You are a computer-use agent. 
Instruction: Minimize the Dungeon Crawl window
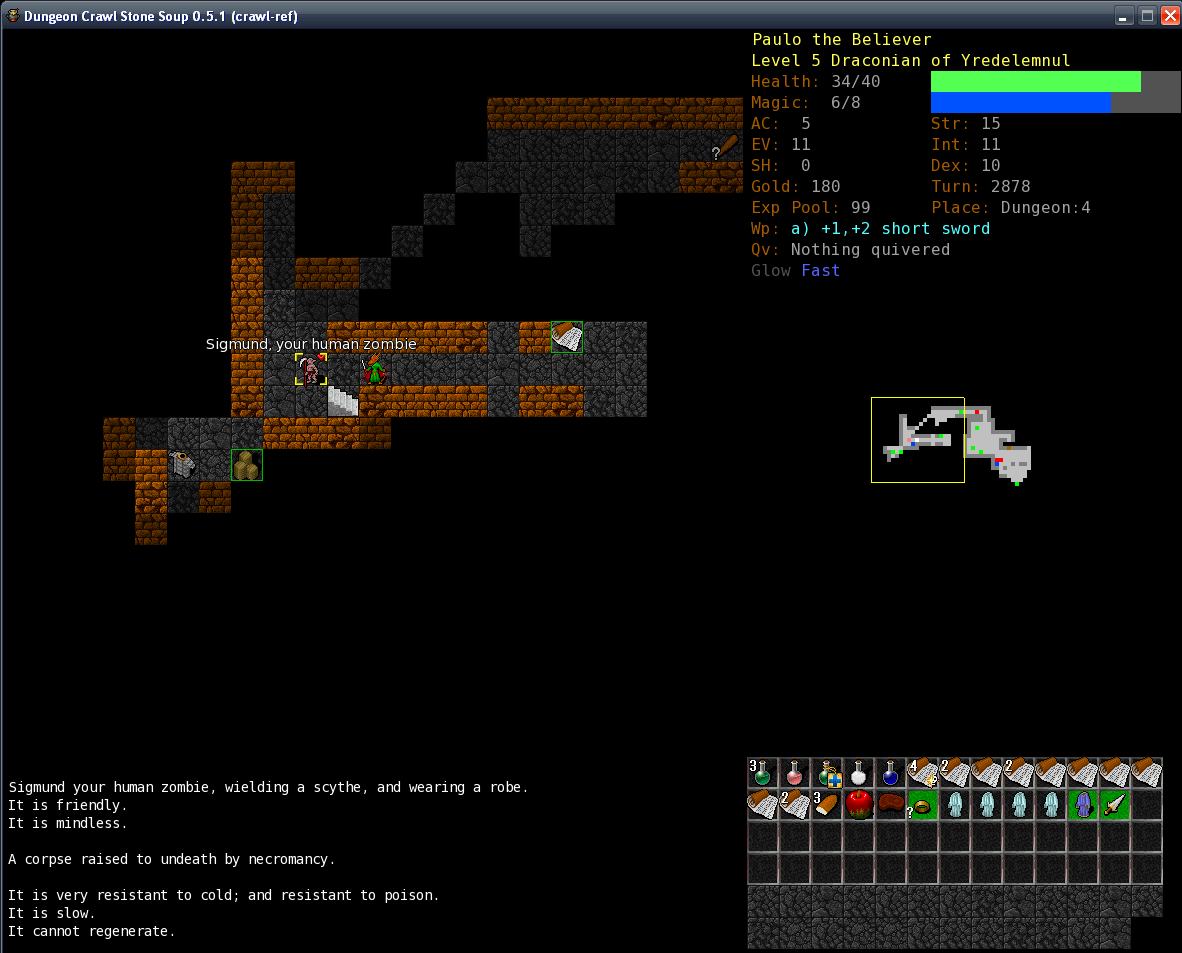[x=1125, y=15]
